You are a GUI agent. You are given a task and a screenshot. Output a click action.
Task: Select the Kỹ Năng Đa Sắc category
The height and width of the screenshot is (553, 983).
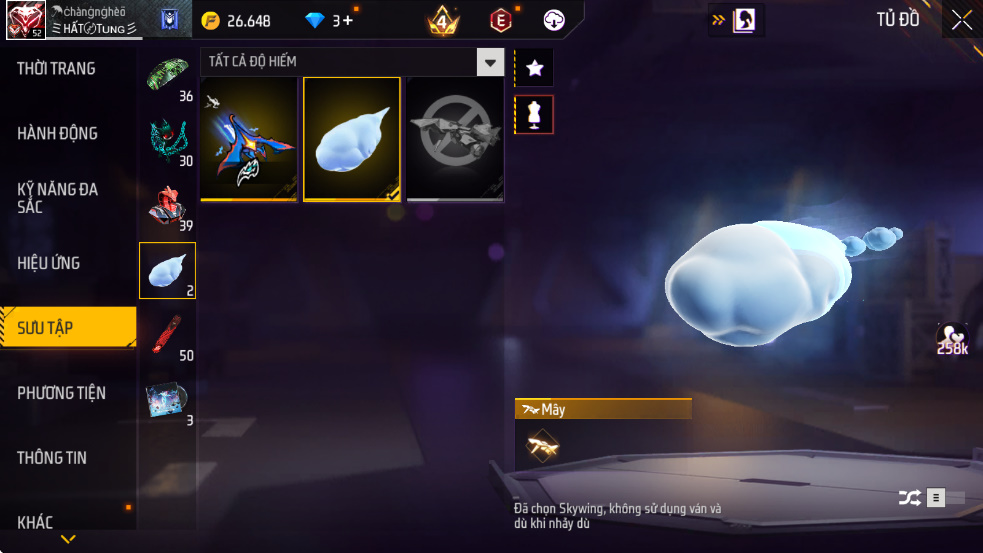[x=57, y=197]
